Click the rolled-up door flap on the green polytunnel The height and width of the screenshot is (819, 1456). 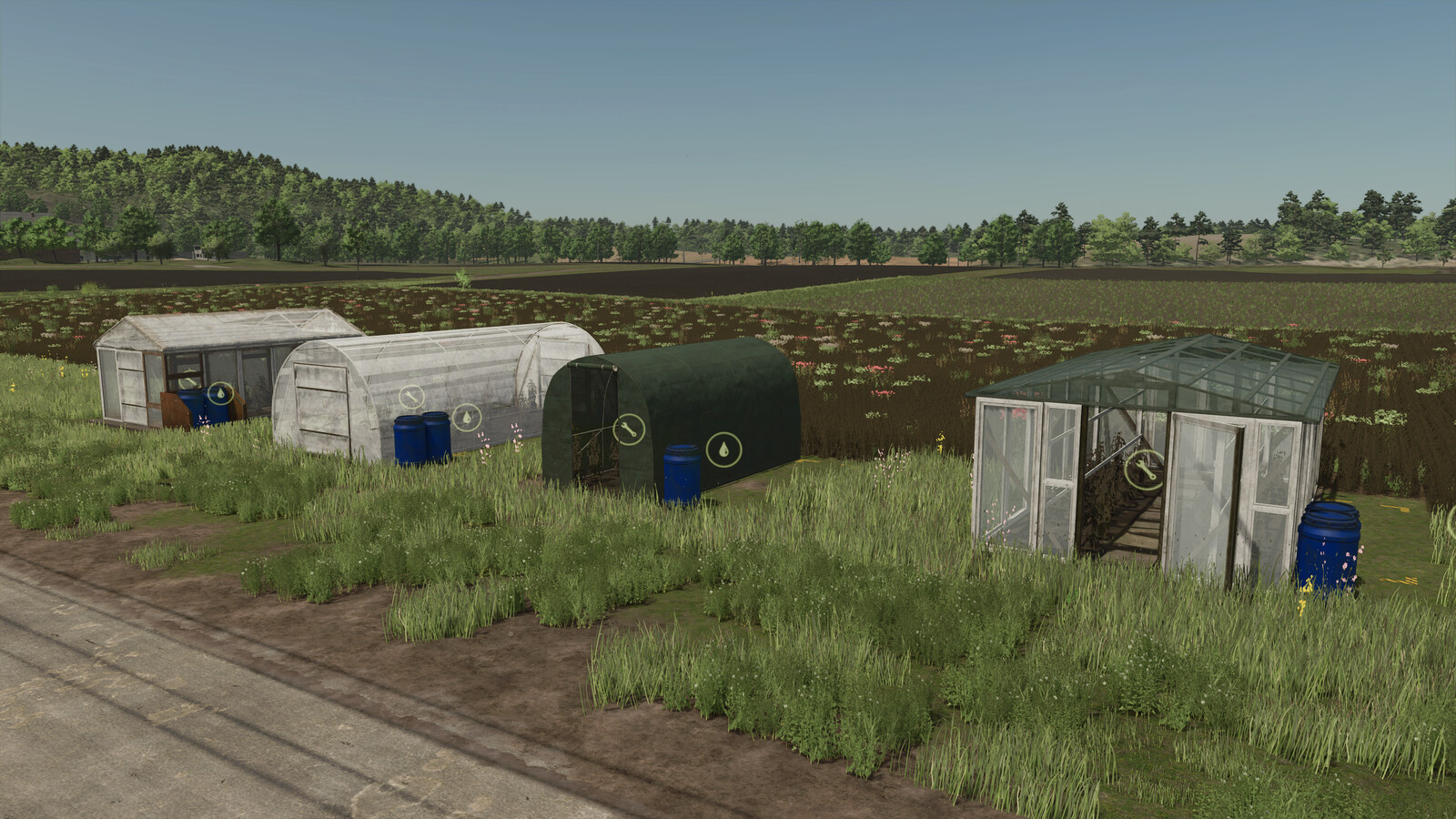pyautogui.click(x=591, y=368)
